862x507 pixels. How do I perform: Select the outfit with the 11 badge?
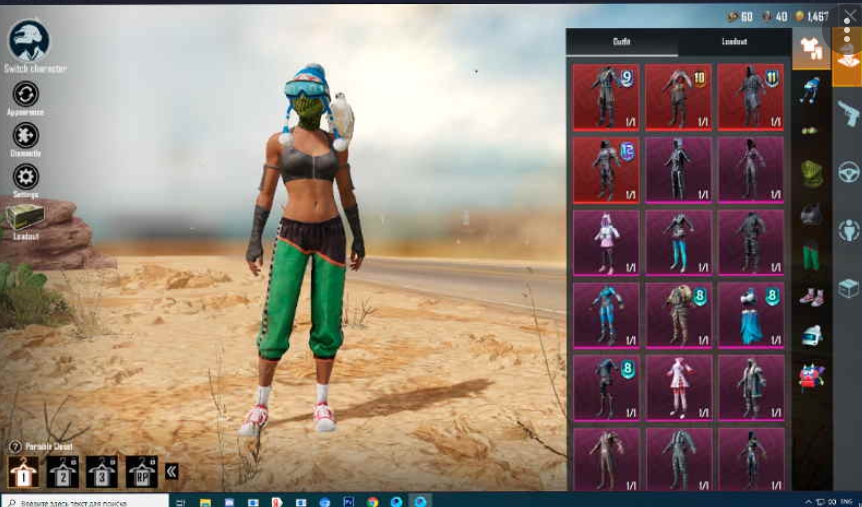click(x=751, y=97)
